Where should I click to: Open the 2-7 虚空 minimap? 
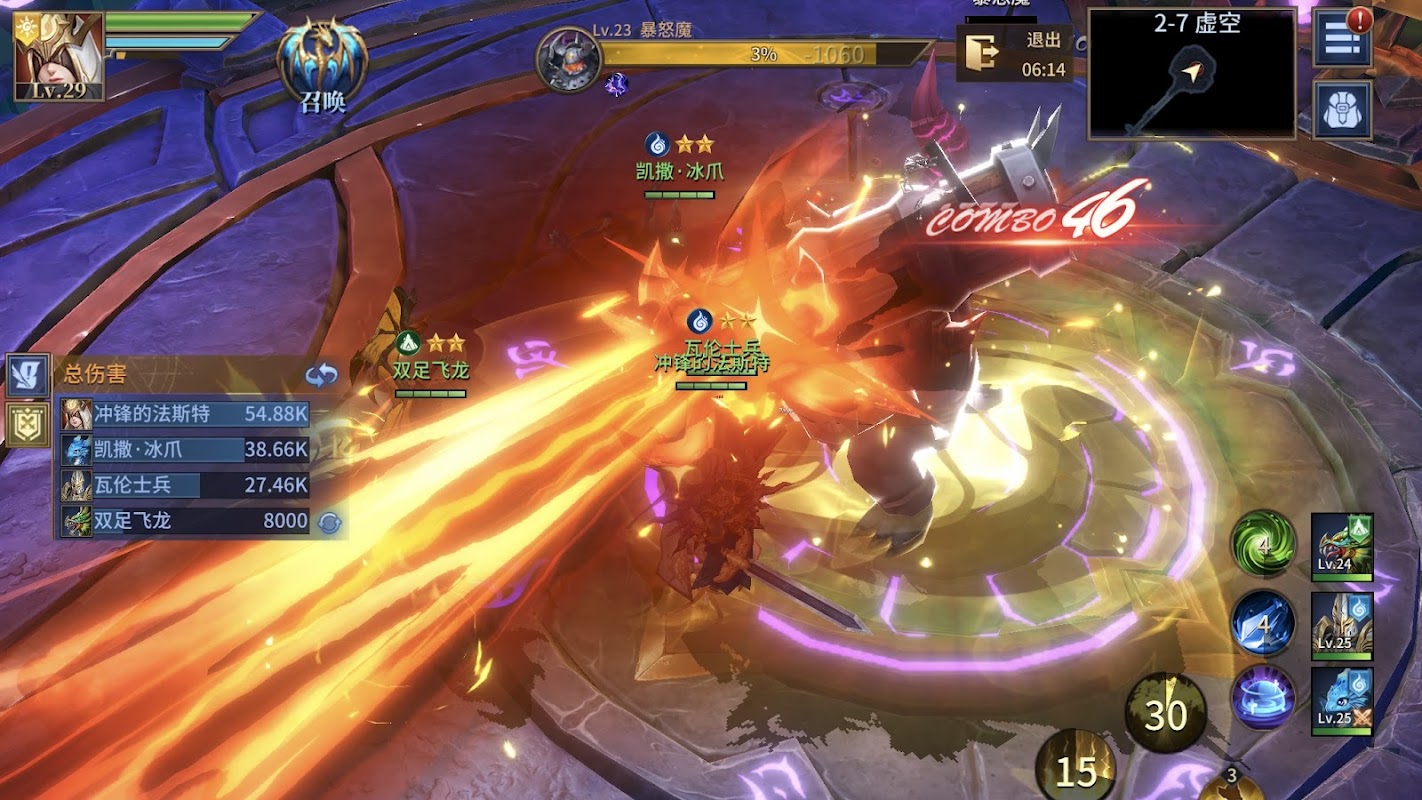click(1191, 74)
